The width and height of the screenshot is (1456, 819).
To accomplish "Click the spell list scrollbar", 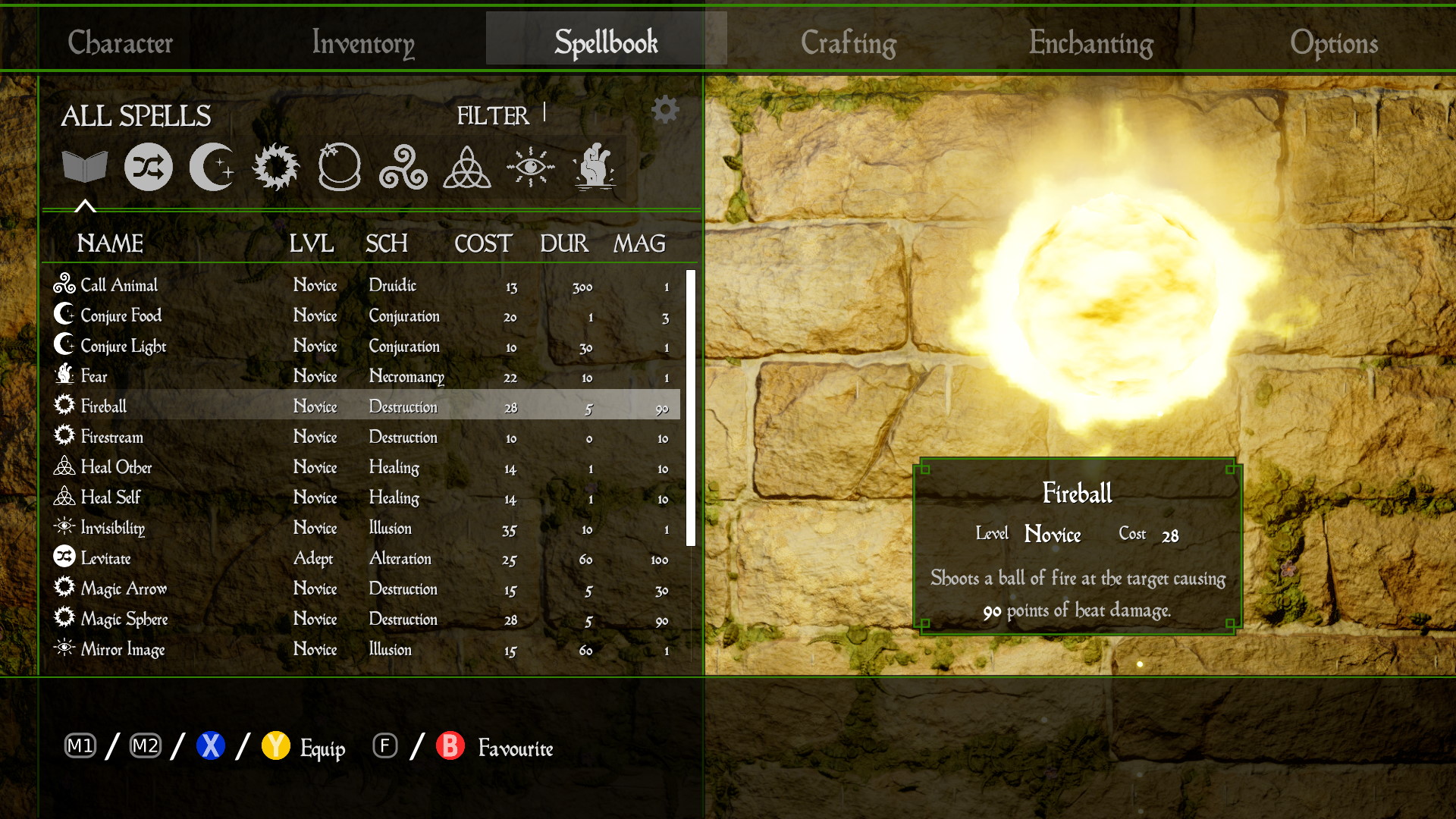I will click(690, 408).
